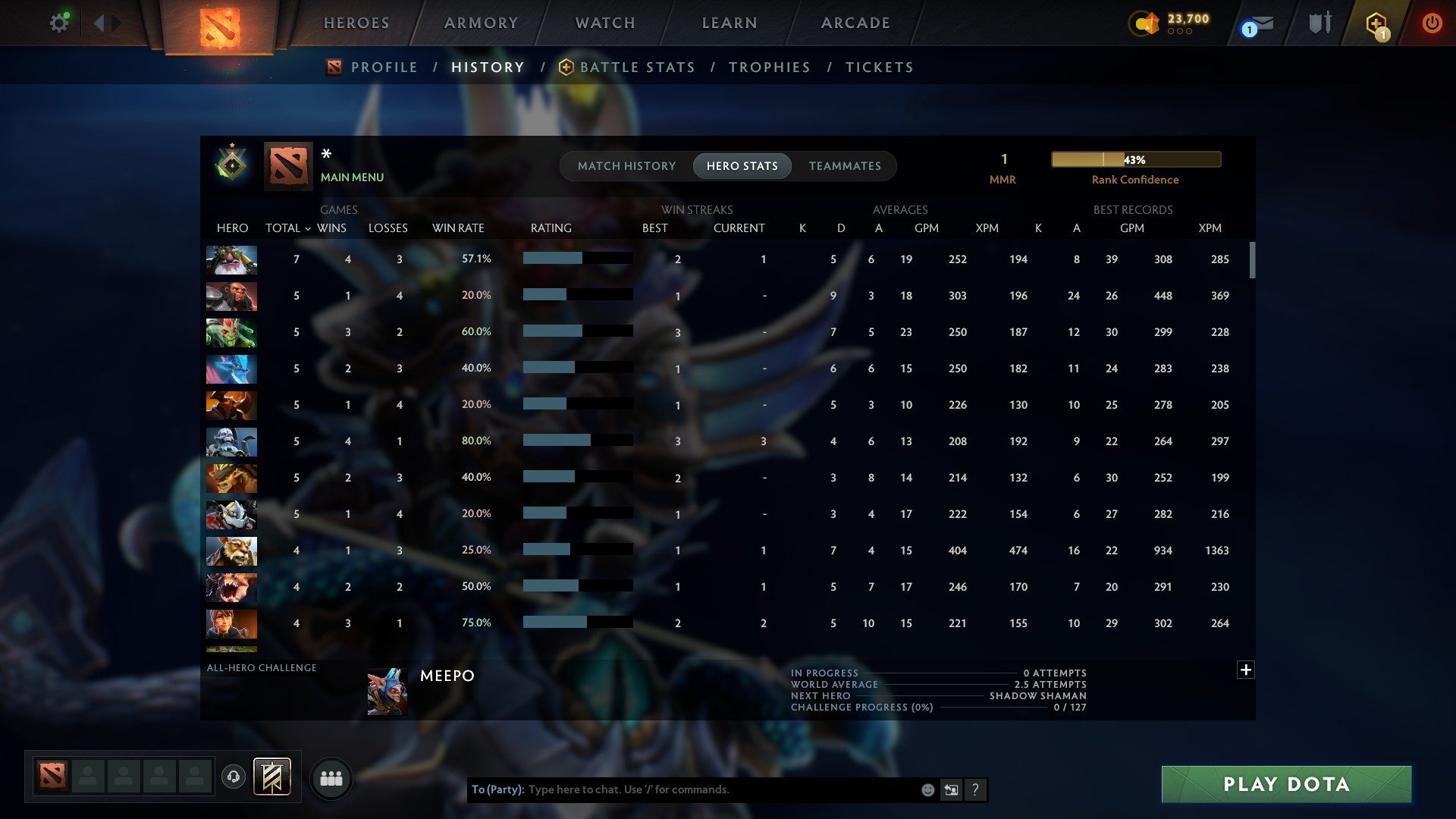The height and width of the screenshot is (819, 1456).
Task: Switch to the MATCH HISTORY tab
Action: pyautogui.click(x=626, y=165)
